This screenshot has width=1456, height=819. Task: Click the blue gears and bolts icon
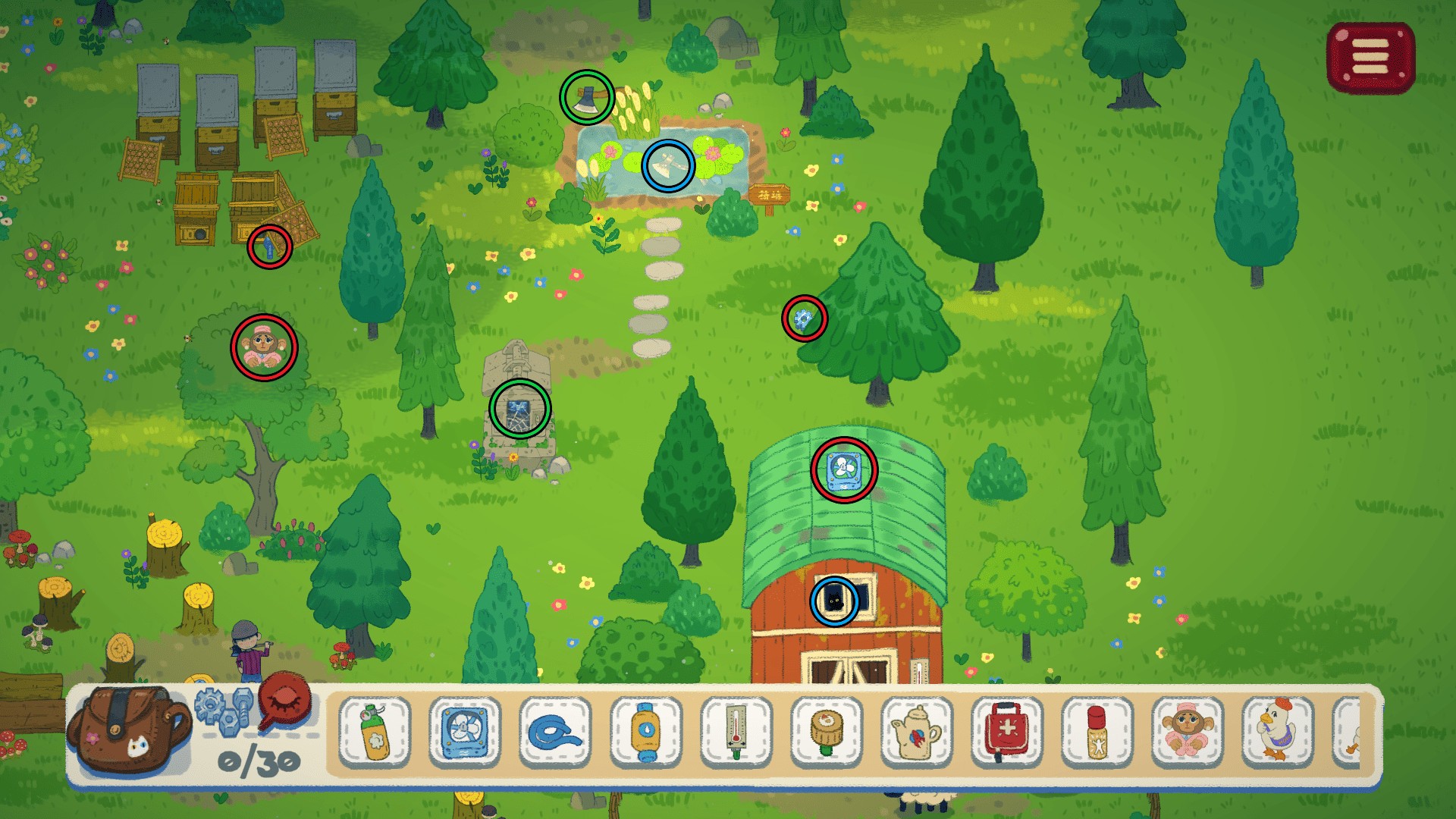pyautogui.click(x=224, y=711)
